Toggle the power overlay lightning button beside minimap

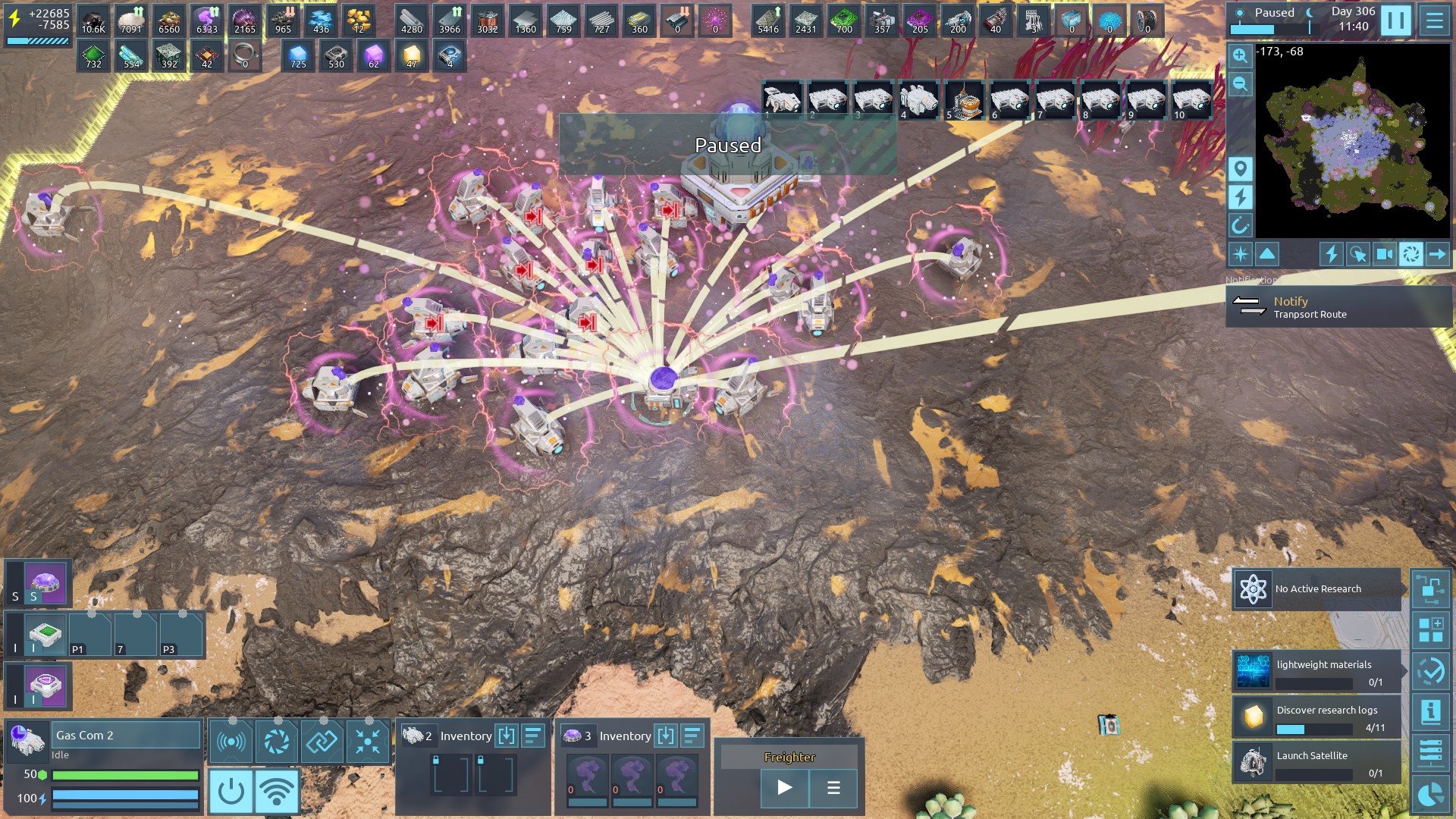(x=1240, y=197)
